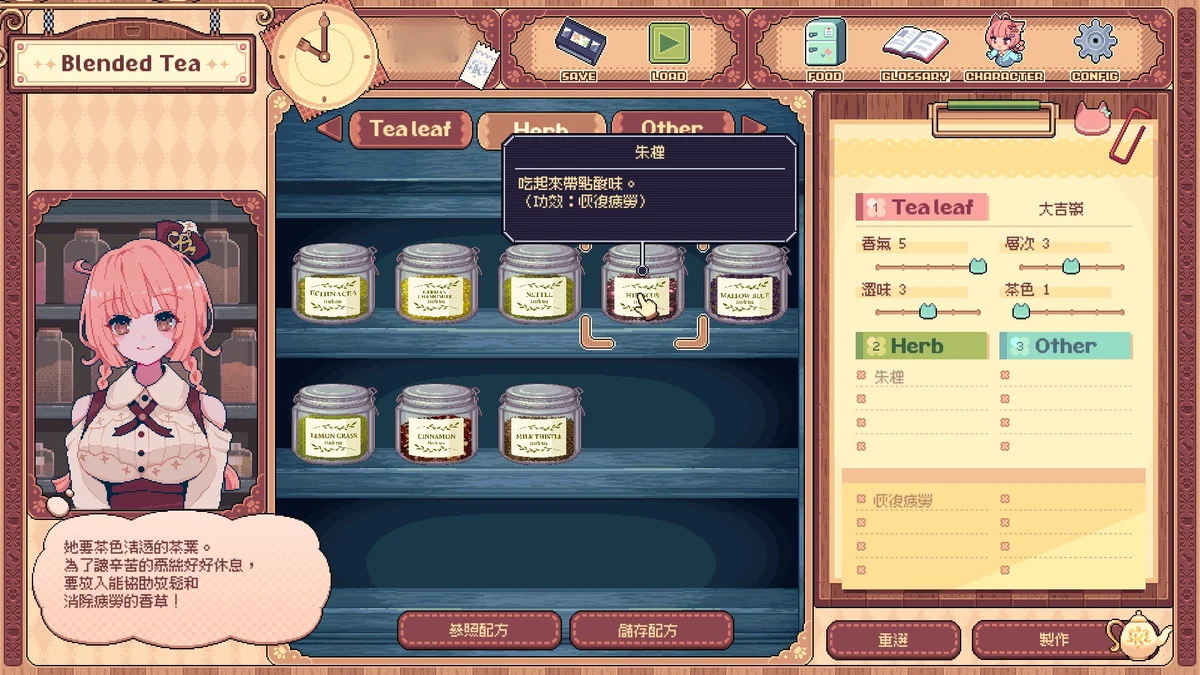The width and height of the screenshot is (1200, 675).
Task: Select the German Chamomile jar
Action: tap(438, 284)
